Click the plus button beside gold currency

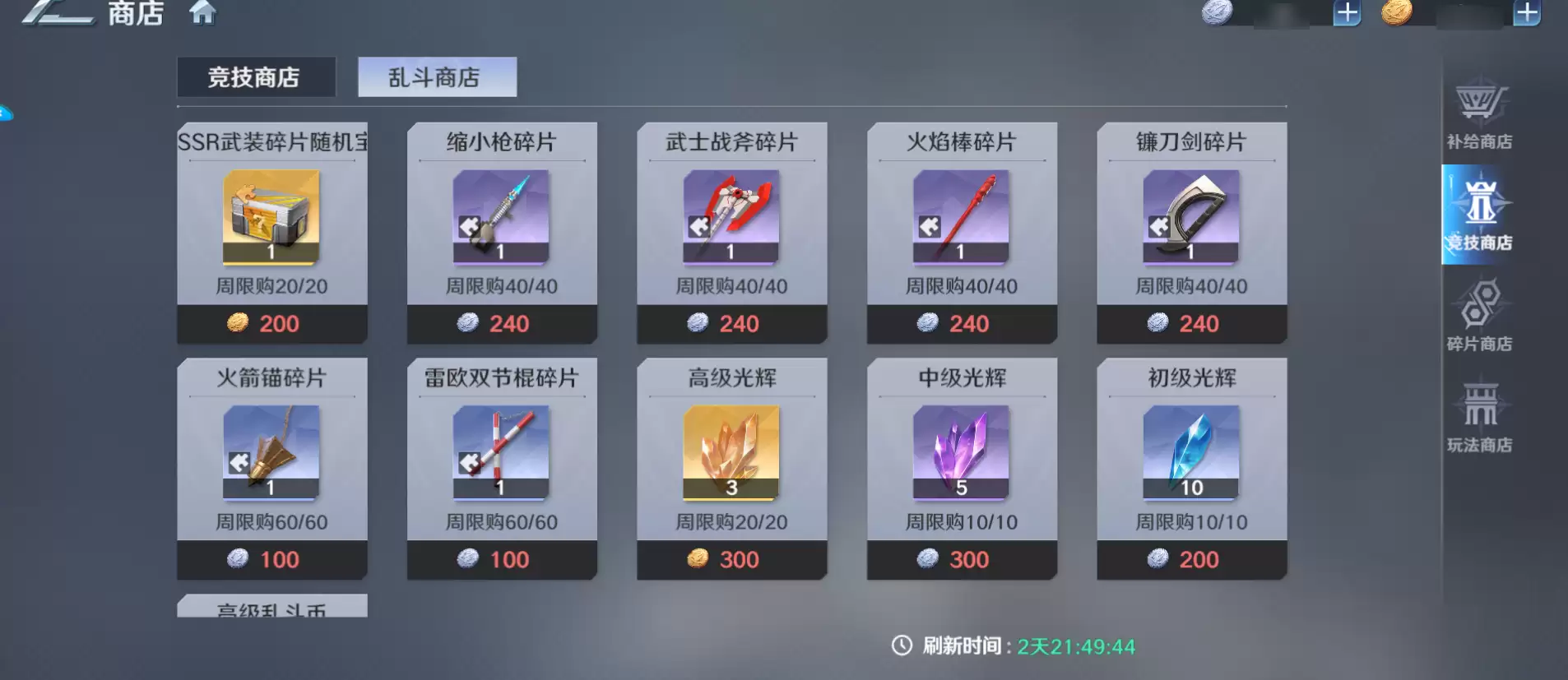point(1530,13)
